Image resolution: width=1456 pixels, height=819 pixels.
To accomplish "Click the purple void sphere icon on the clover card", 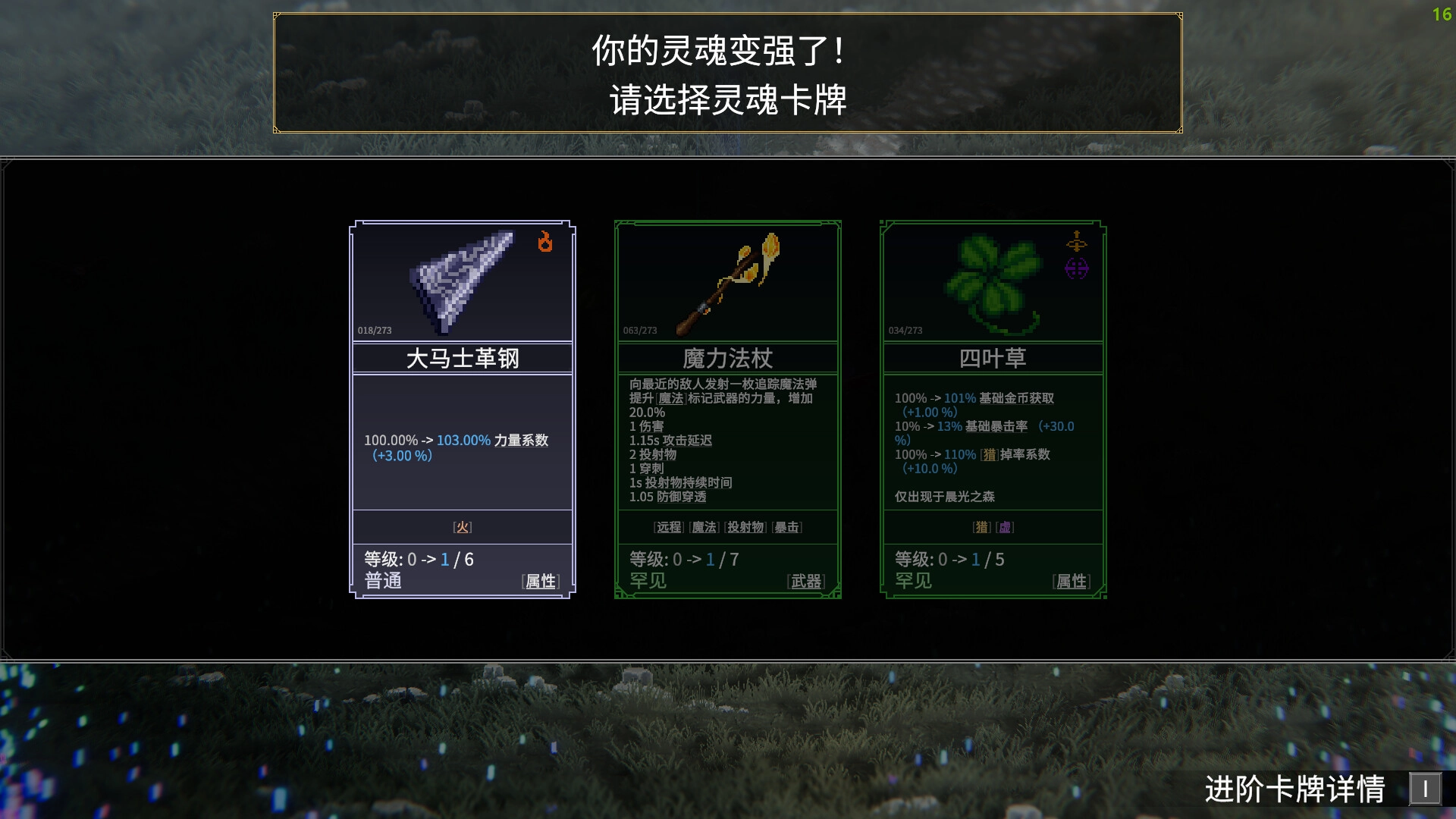I will click(x=1078, y=267).
